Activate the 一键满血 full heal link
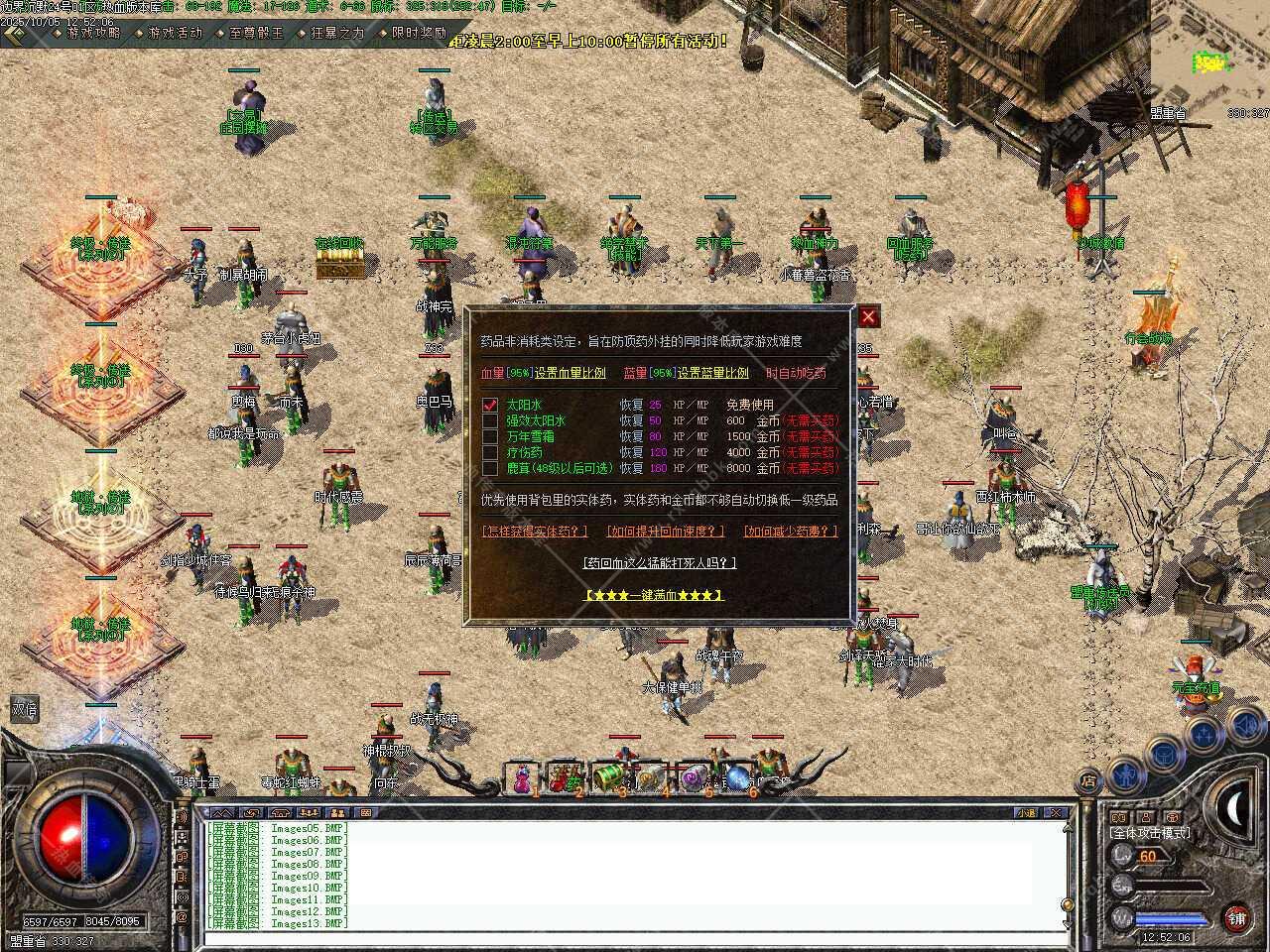This screenshot has width=1270, height=952. tap(654, 595)
